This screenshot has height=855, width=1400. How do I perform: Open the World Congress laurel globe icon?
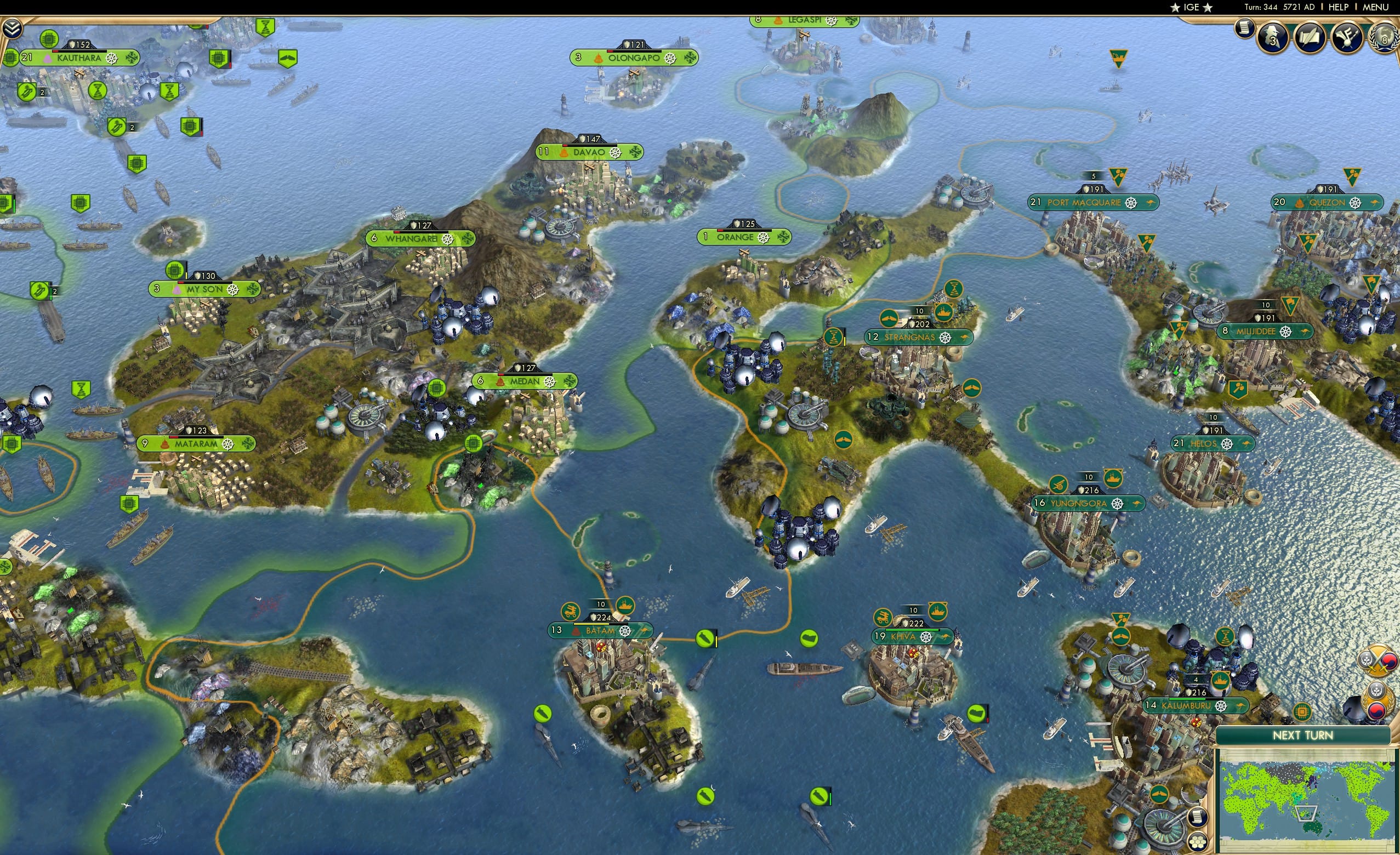pos(1385,41)
